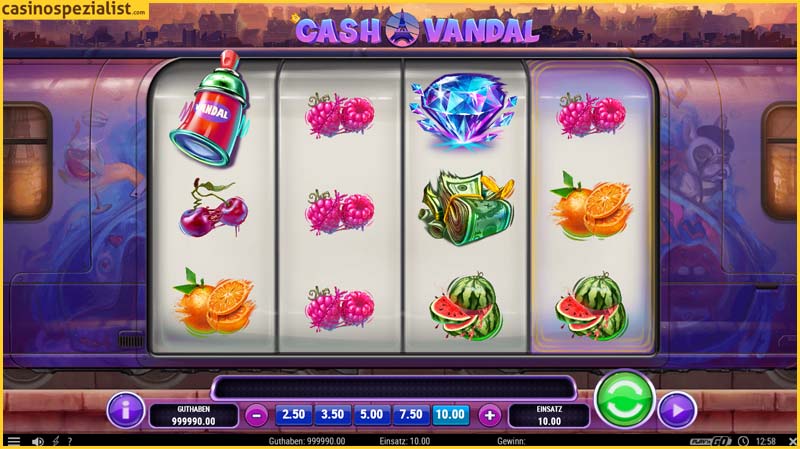This screenshot has width=800, height=449.
Task: Decrease the bet with the minus button
Action: [256, 415]
